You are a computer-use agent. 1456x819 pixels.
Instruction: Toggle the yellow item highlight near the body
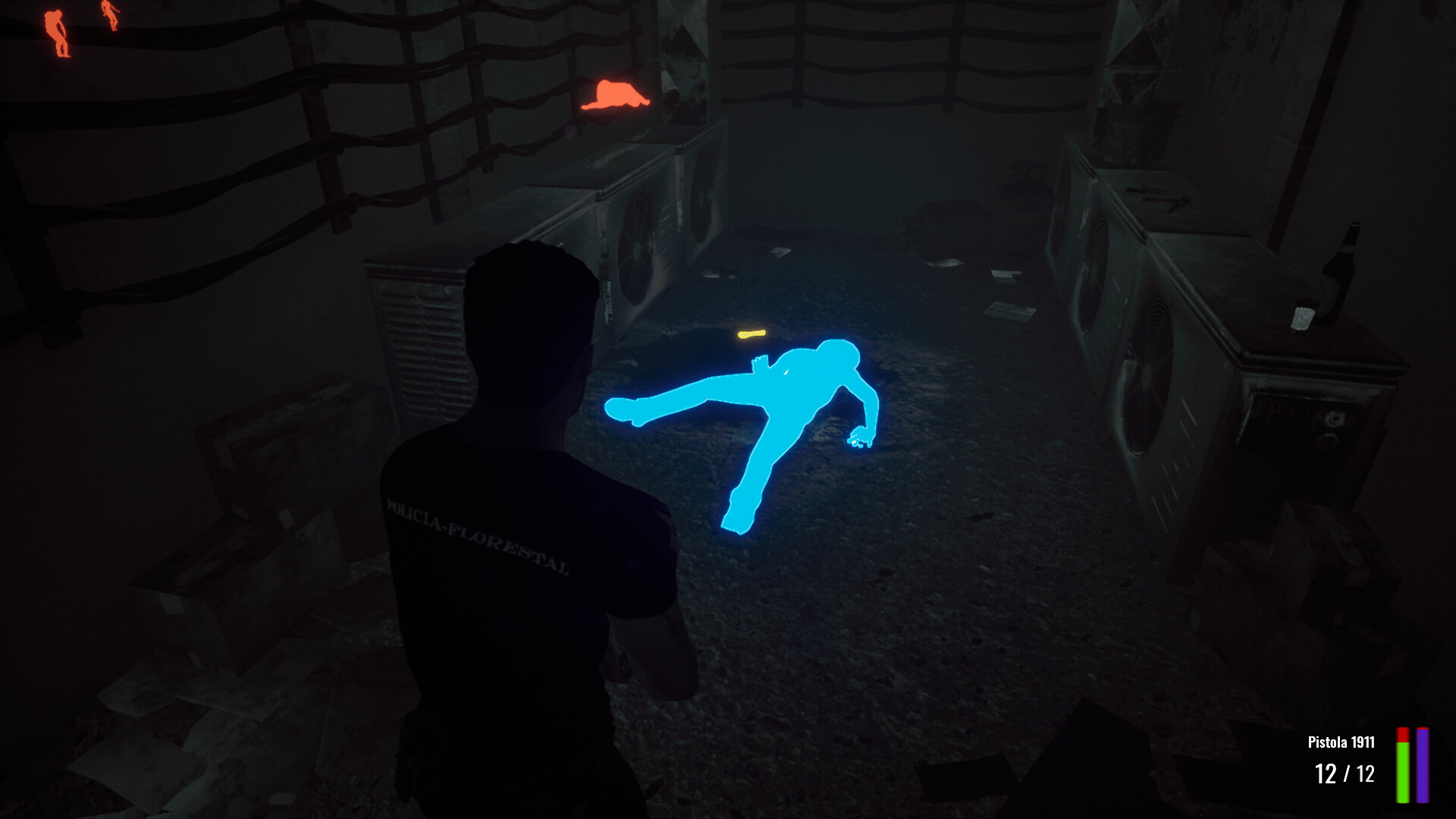751,332
